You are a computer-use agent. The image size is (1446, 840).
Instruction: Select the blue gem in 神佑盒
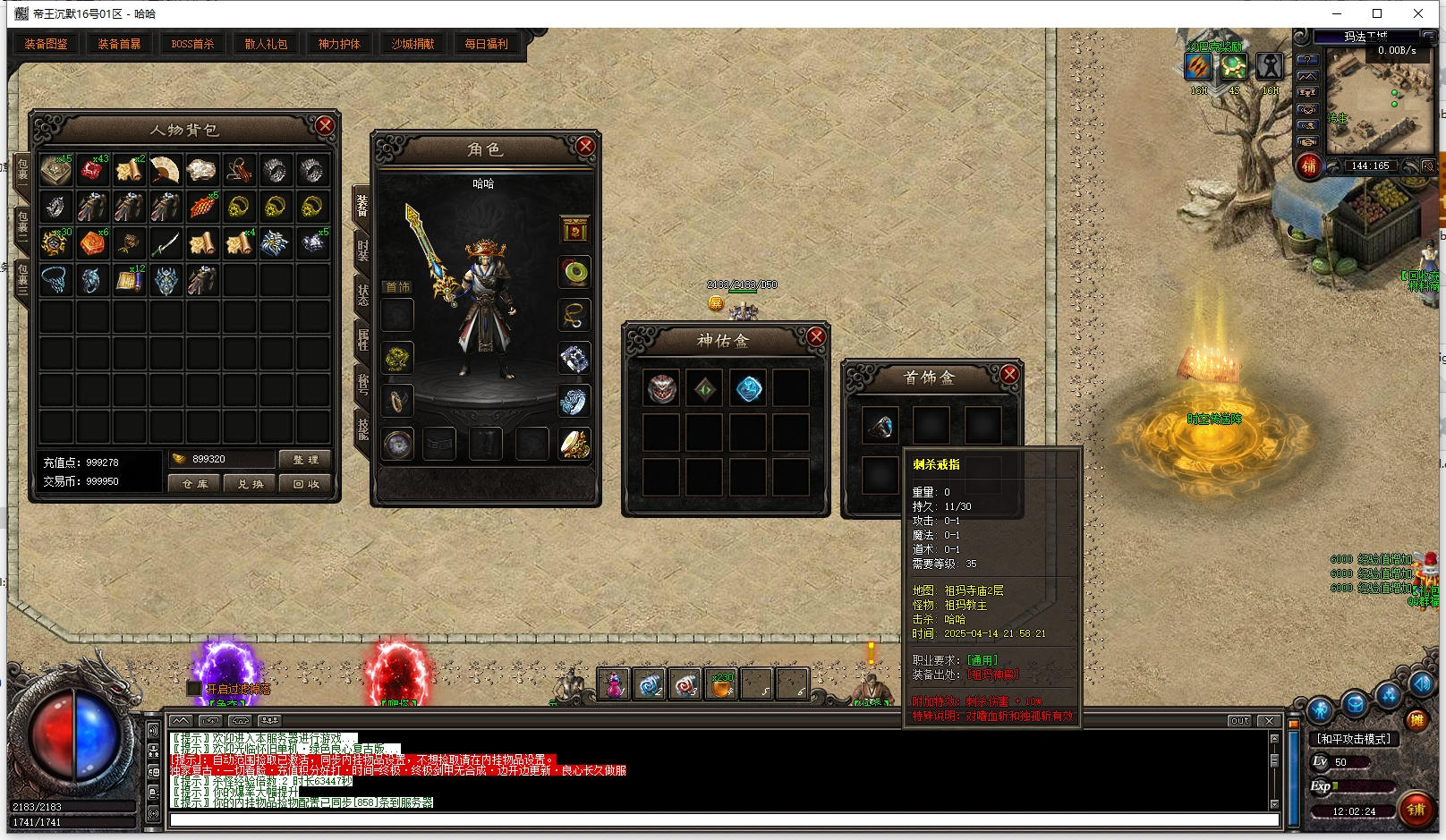(748, 389)
